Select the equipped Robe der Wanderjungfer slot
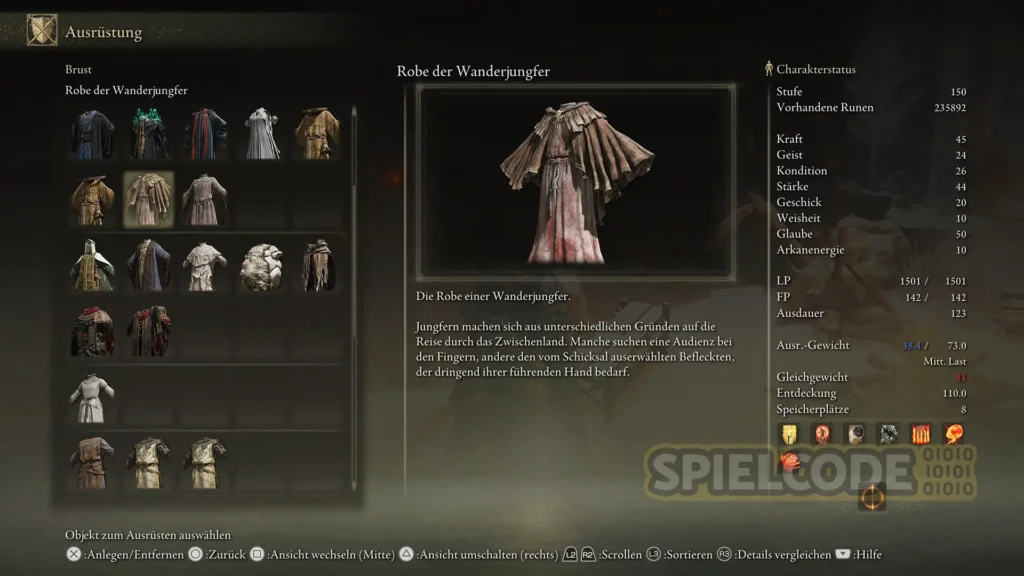The height and width of the screenshot is (576, 1024). pos(148,199)
